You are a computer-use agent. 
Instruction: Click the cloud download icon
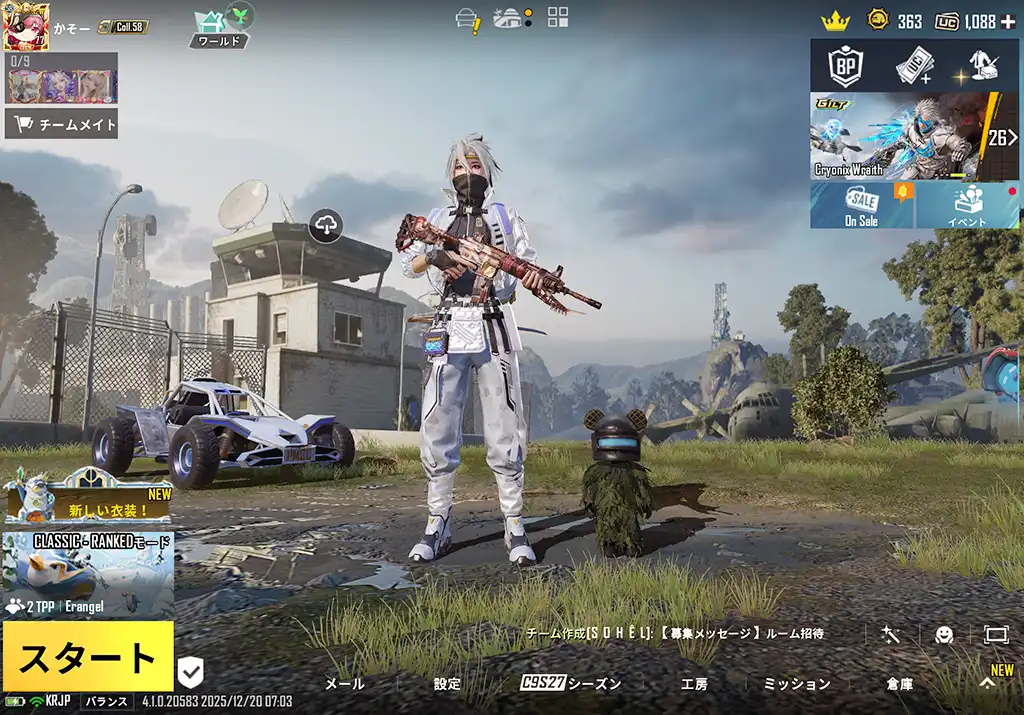pyautogui.click(x=326, y=226)
